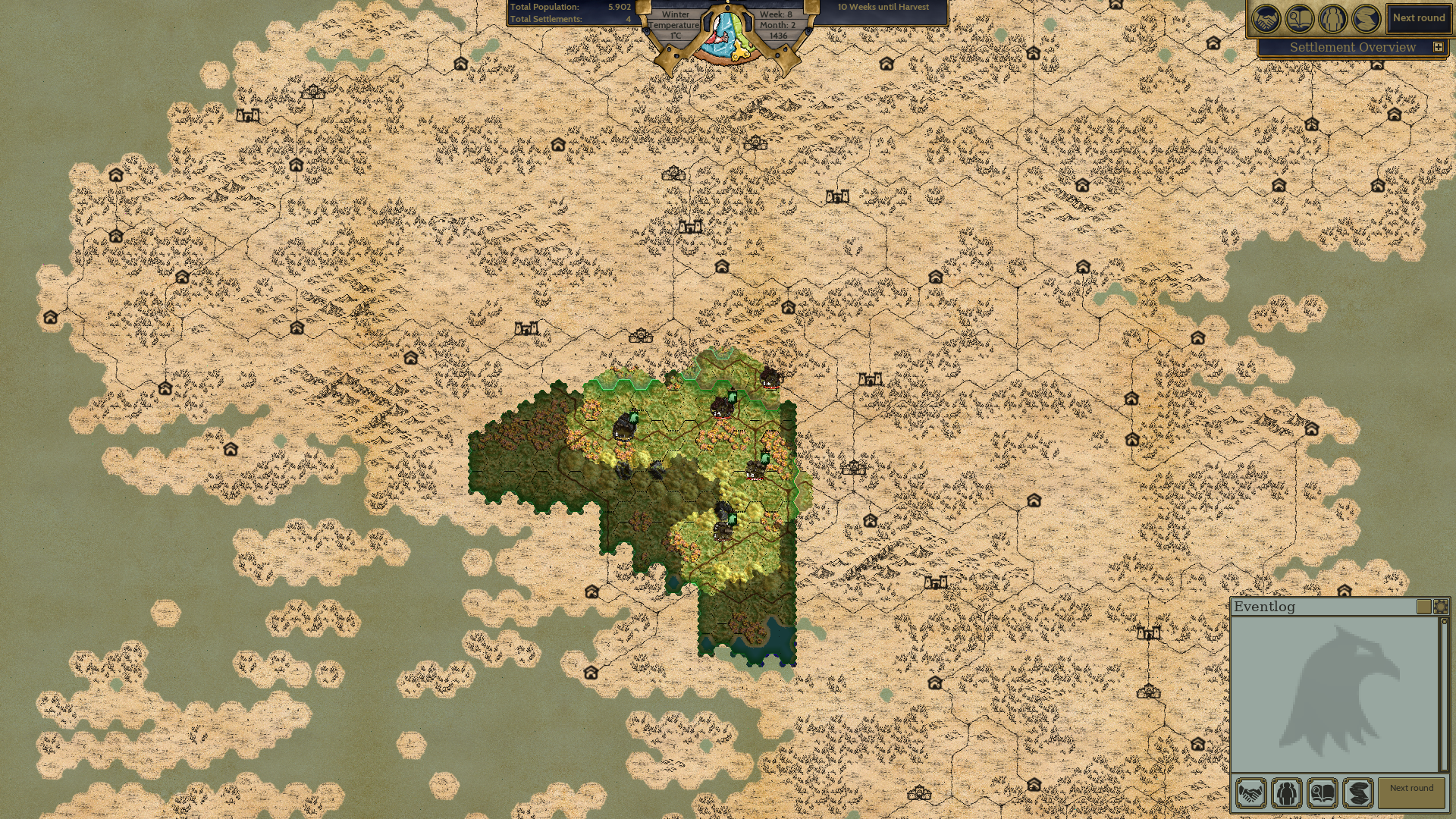End the turn using the tan Next round button
The height and width of the screenshot is (819, 1456).
pyautogui.click(x=1411, y=793)
